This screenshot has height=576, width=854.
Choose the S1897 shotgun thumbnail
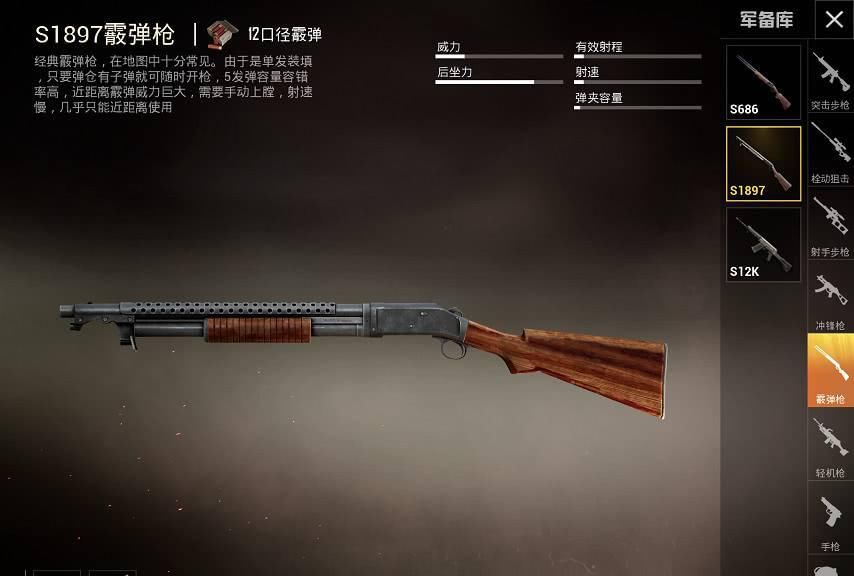coord(763,163)
